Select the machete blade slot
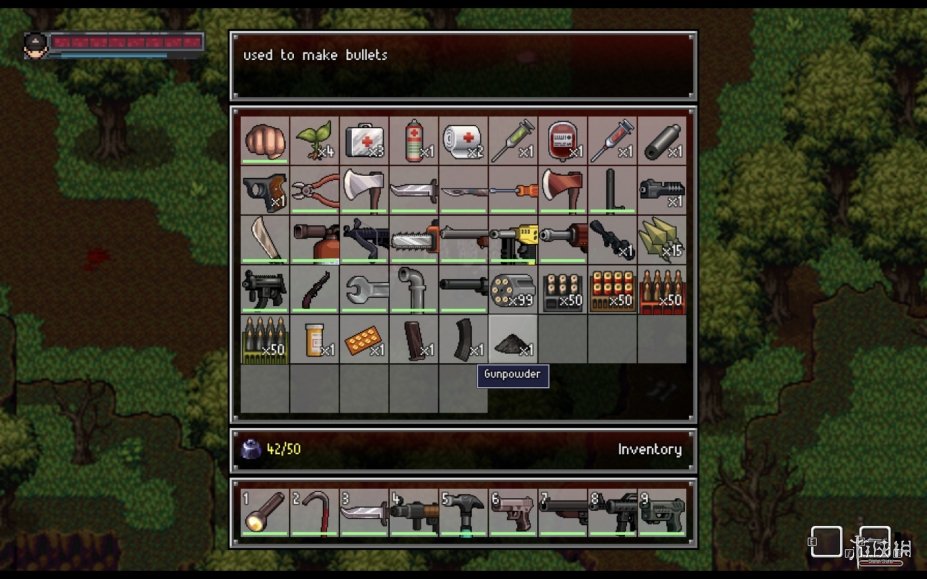Viewport: 927px width, 579px height. tap(265, 240)
